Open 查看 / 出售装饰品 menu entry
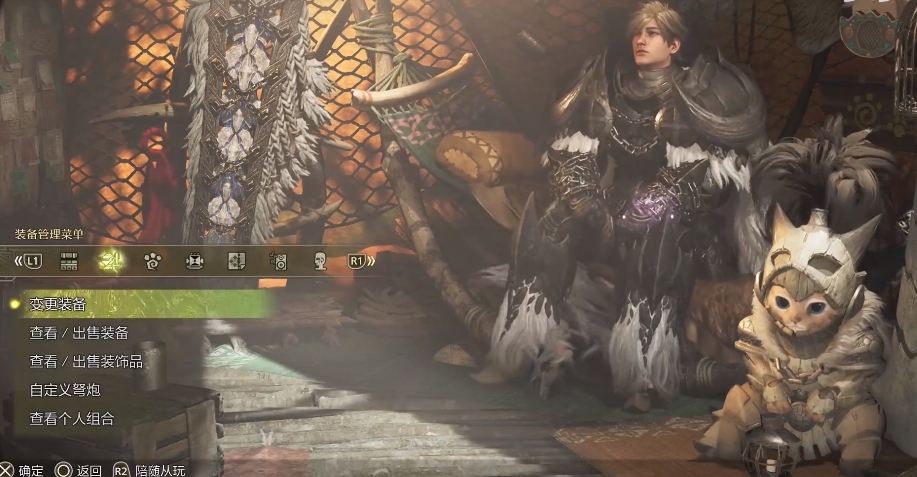Screen dimensions: 917x477 pos(85,361)
